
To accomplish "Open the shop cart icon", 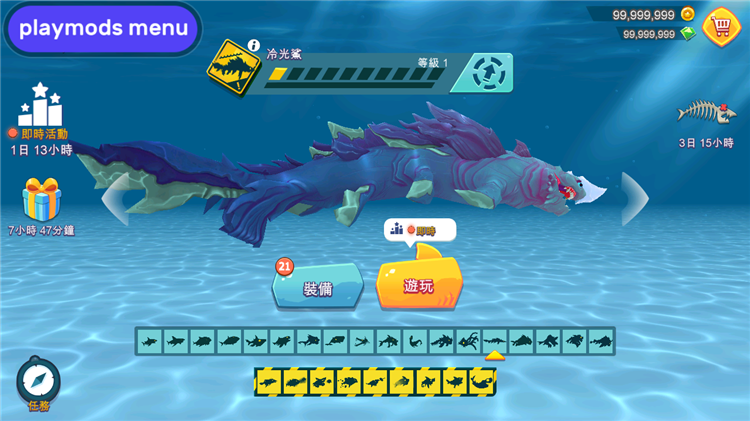I will [x=721, y=25].
